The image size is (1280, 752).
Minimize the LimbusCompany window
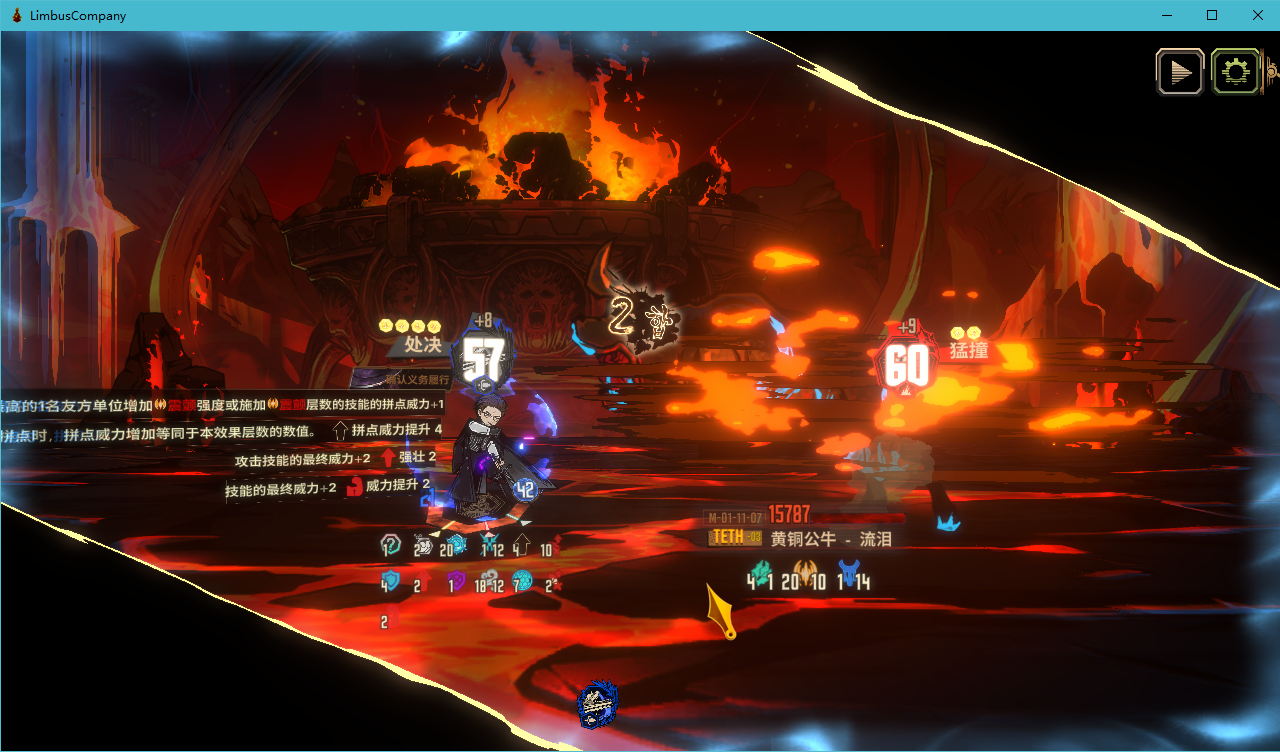coord(1166,15)
